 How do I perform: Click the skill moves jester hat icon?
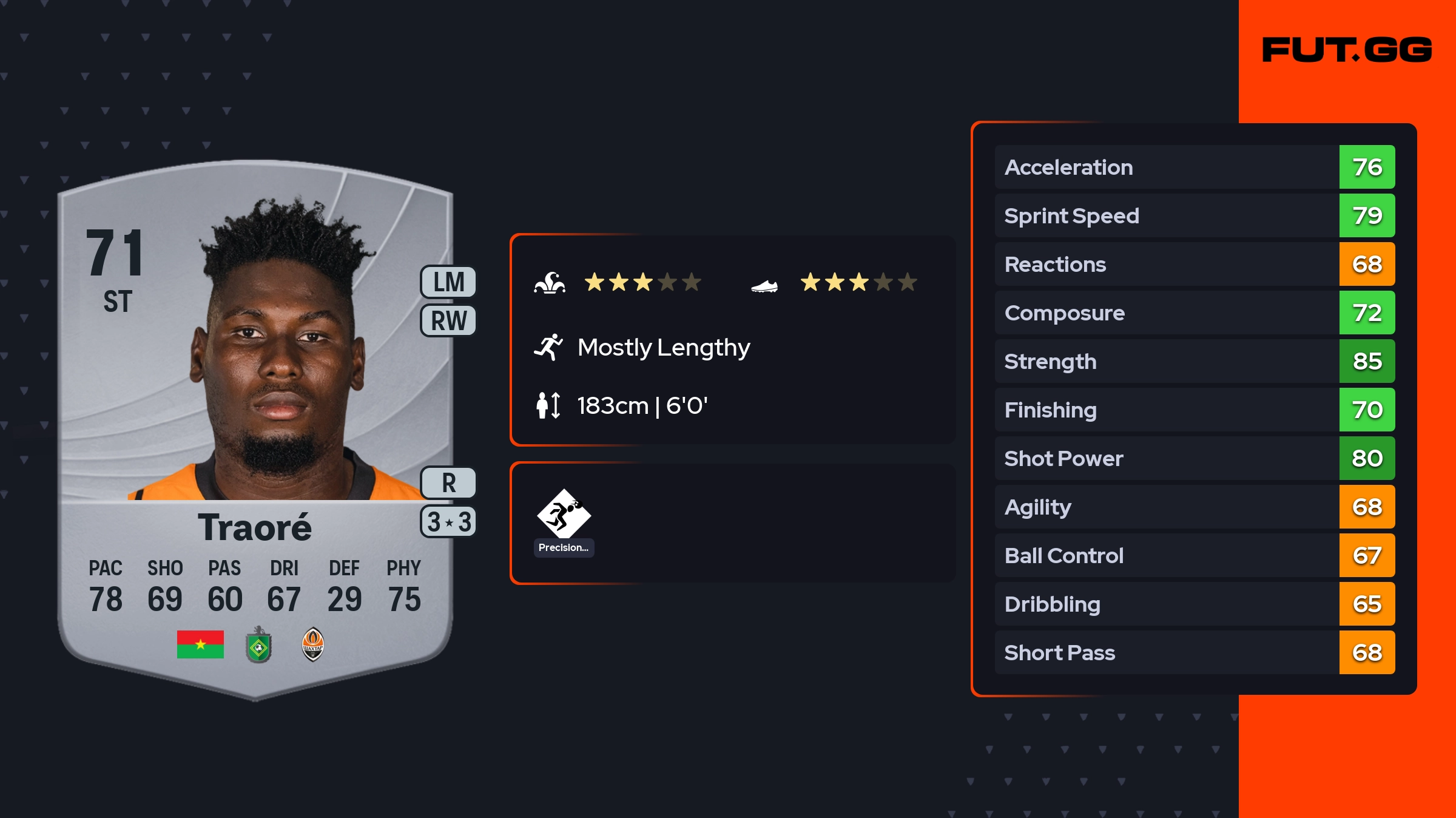(550, 283)
